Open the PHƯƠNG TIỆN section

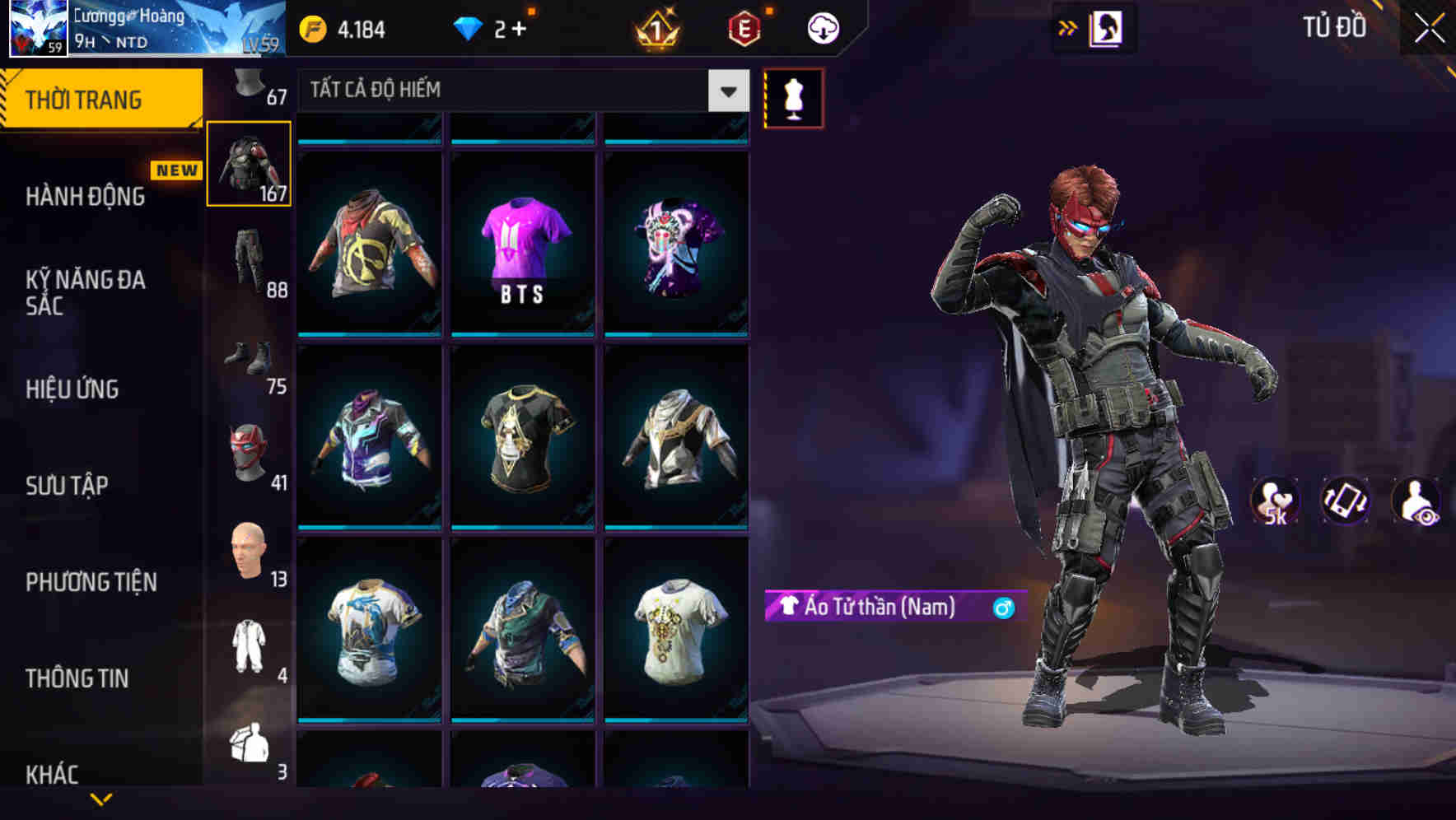coord(91,581)
